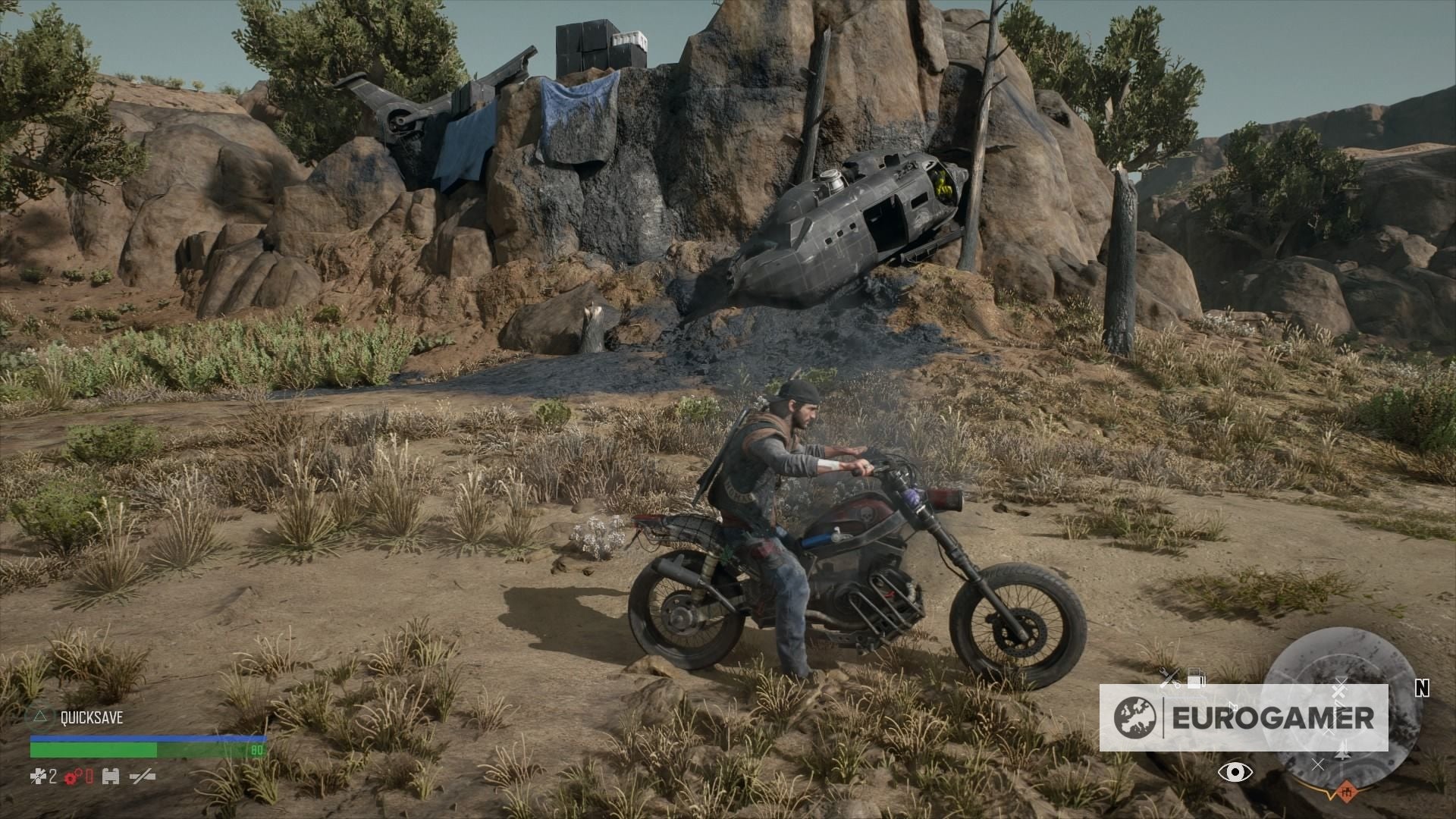Click the blue health bar
The height and width of the screenshot is (819, 1456).
[149, 738]
